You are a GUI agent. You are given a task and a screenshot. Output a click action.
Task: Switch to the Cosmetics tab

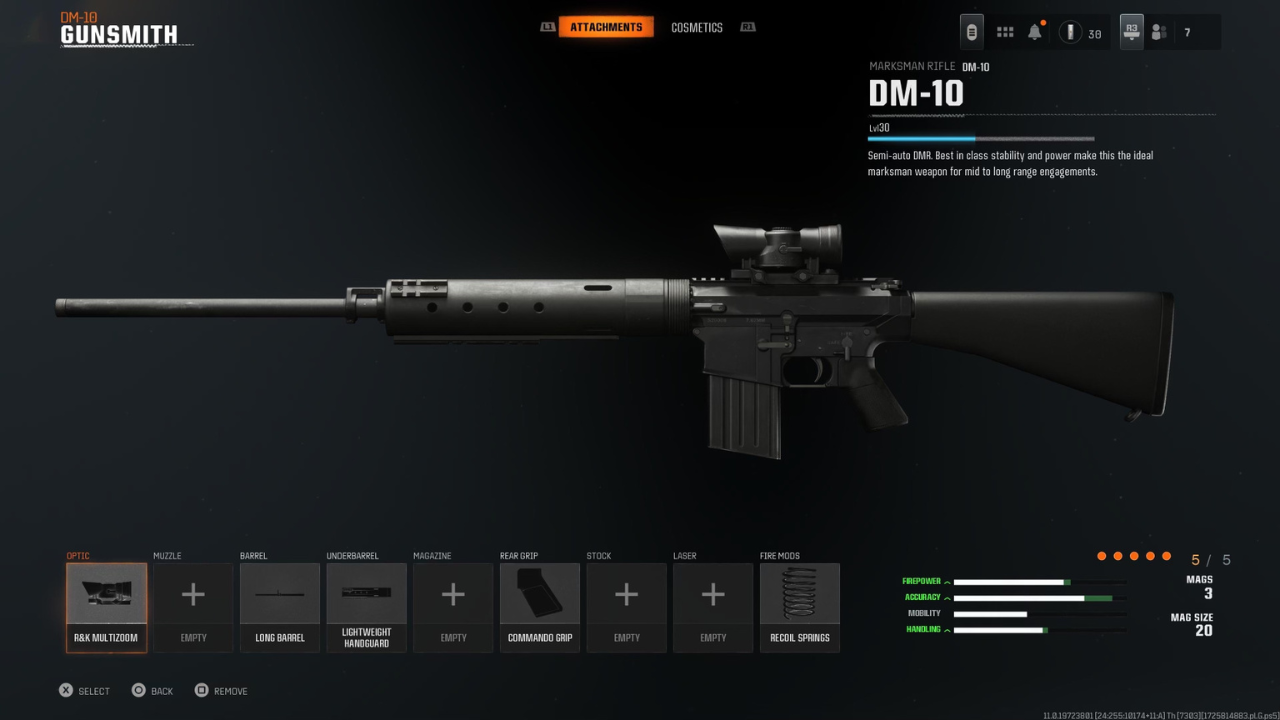[x=696, y=27]
